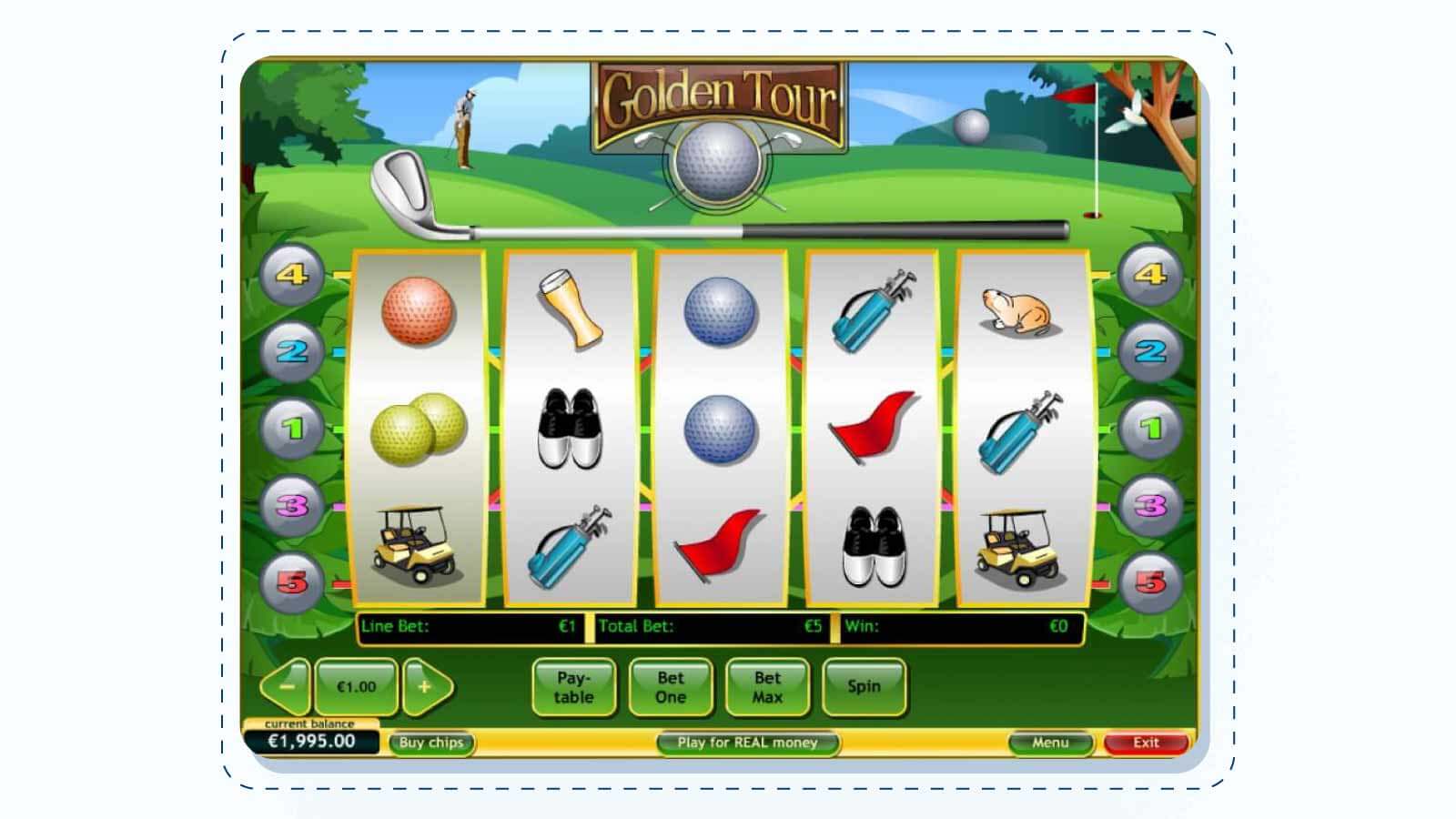This screenshot has height=819, width=1456.
Task: Click the €1.00 coin value button
Action: (356, 687)
